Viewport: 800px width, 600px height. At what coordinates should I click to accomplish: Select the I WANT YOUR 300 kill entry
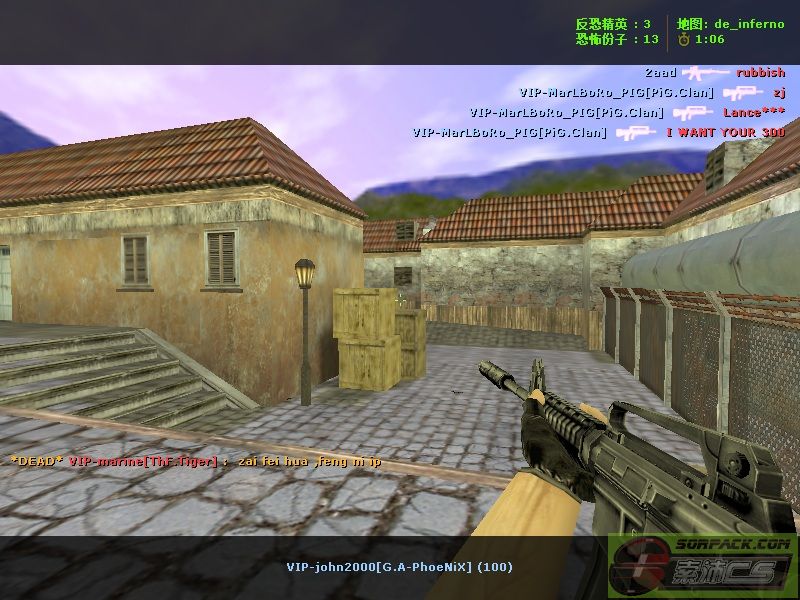tap(599, 133)
